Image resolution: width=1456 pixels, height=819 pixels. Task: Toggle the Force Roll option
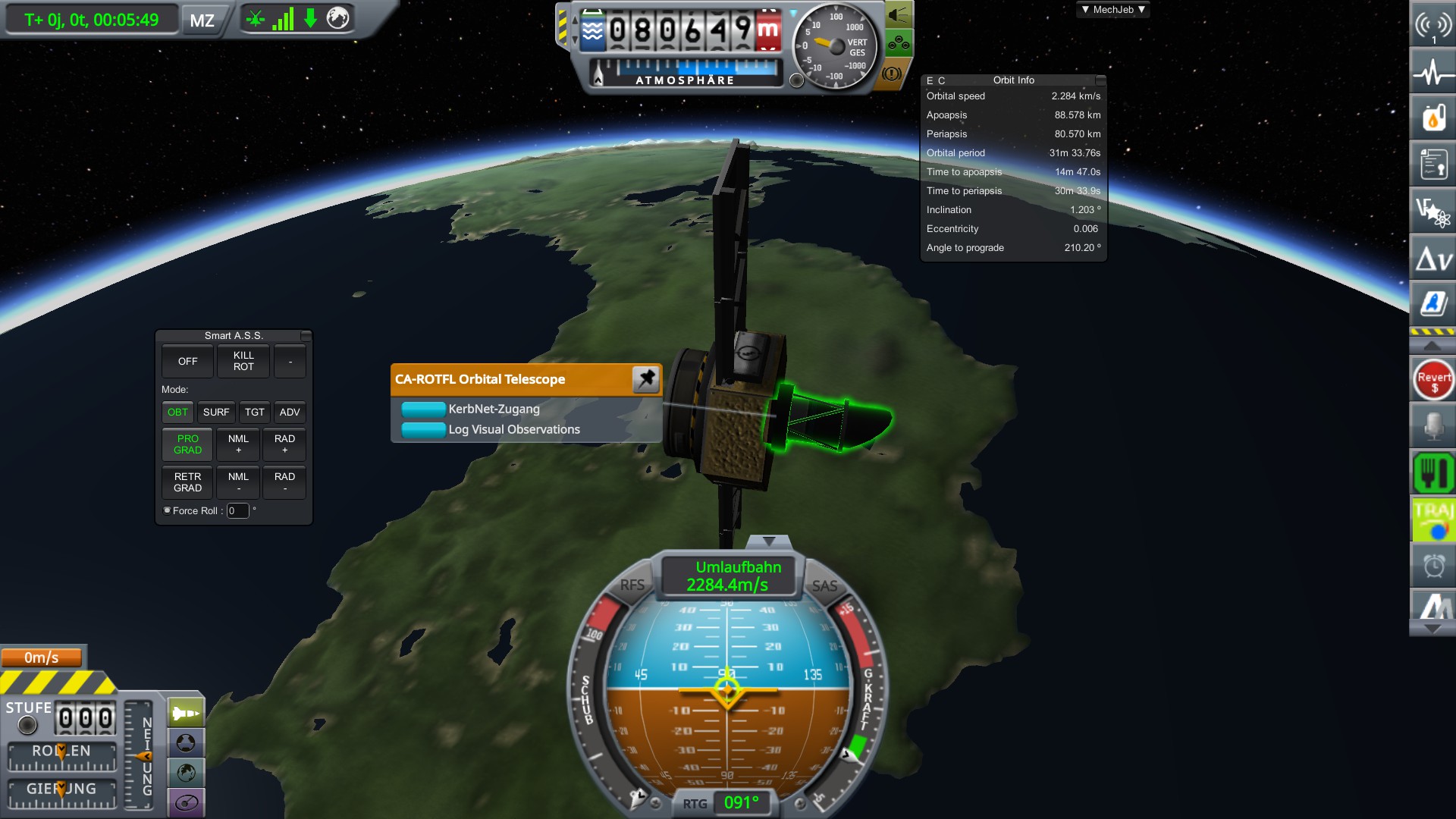click(168, 510)
